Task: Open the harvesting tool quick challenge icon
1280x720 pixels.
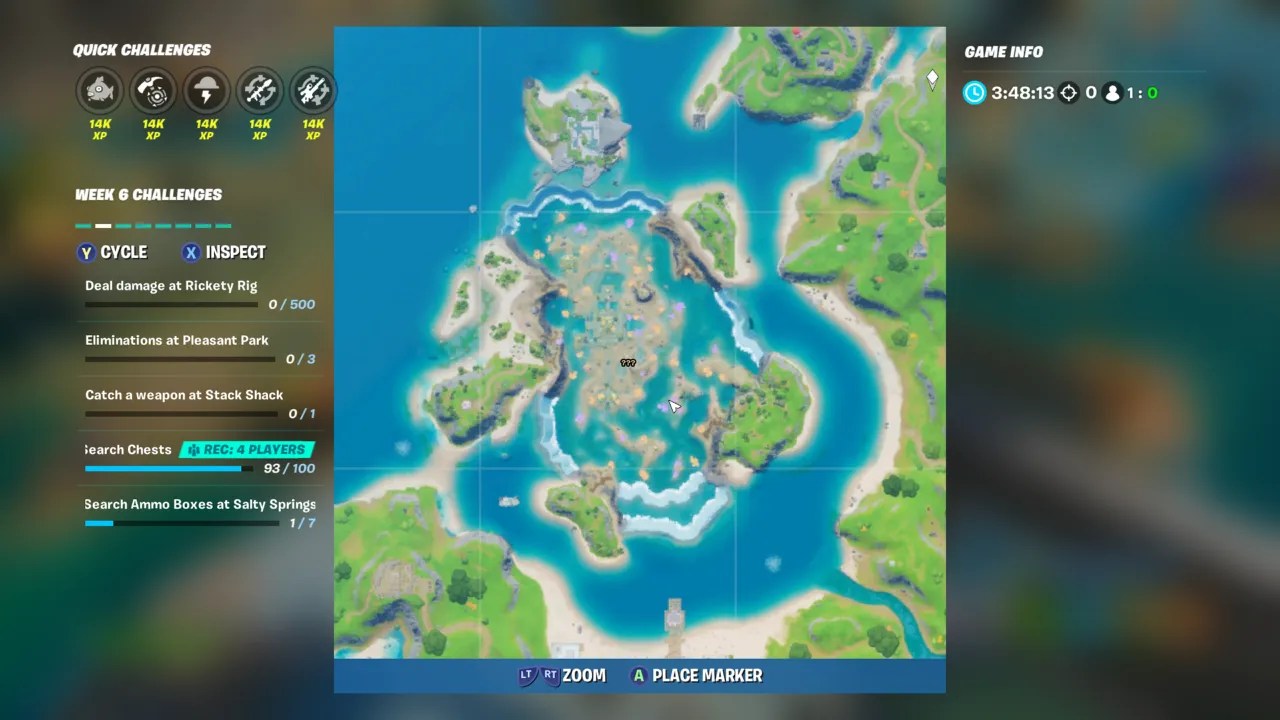Action: (x=153, y=91)
